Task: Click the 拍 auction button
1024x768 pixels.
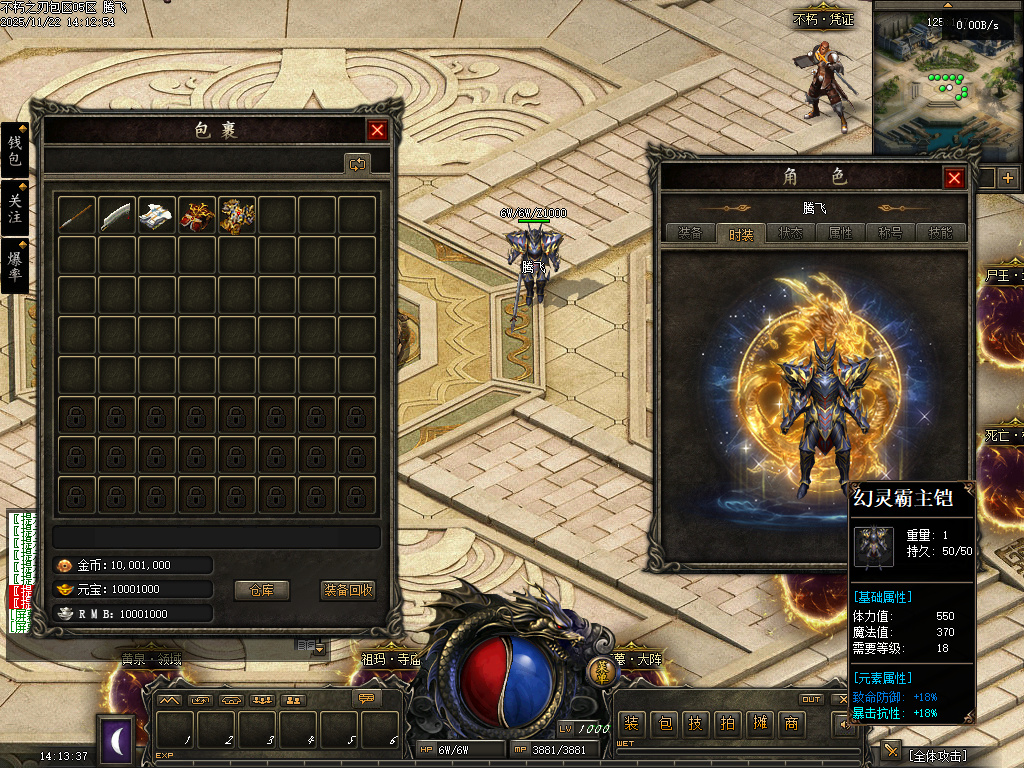Action: click(x=727, y=724)
